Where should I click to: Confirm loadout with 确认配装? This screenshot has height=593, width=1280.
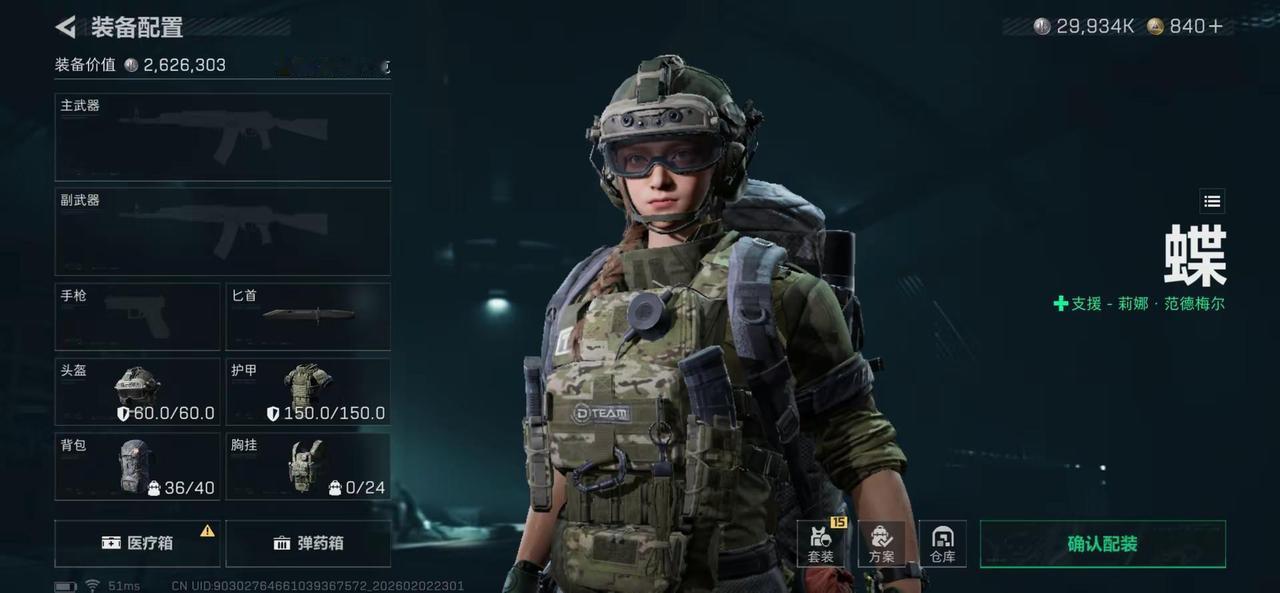pos(1102,544)
